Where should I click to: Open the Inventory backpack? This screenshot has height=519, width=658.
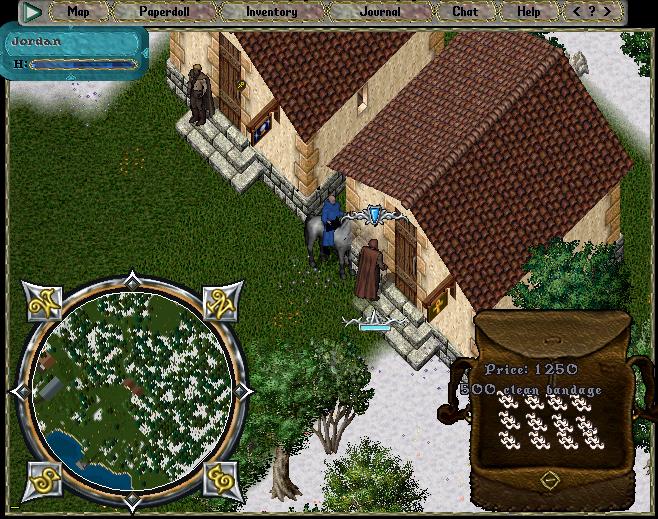(x=271, y=12)
